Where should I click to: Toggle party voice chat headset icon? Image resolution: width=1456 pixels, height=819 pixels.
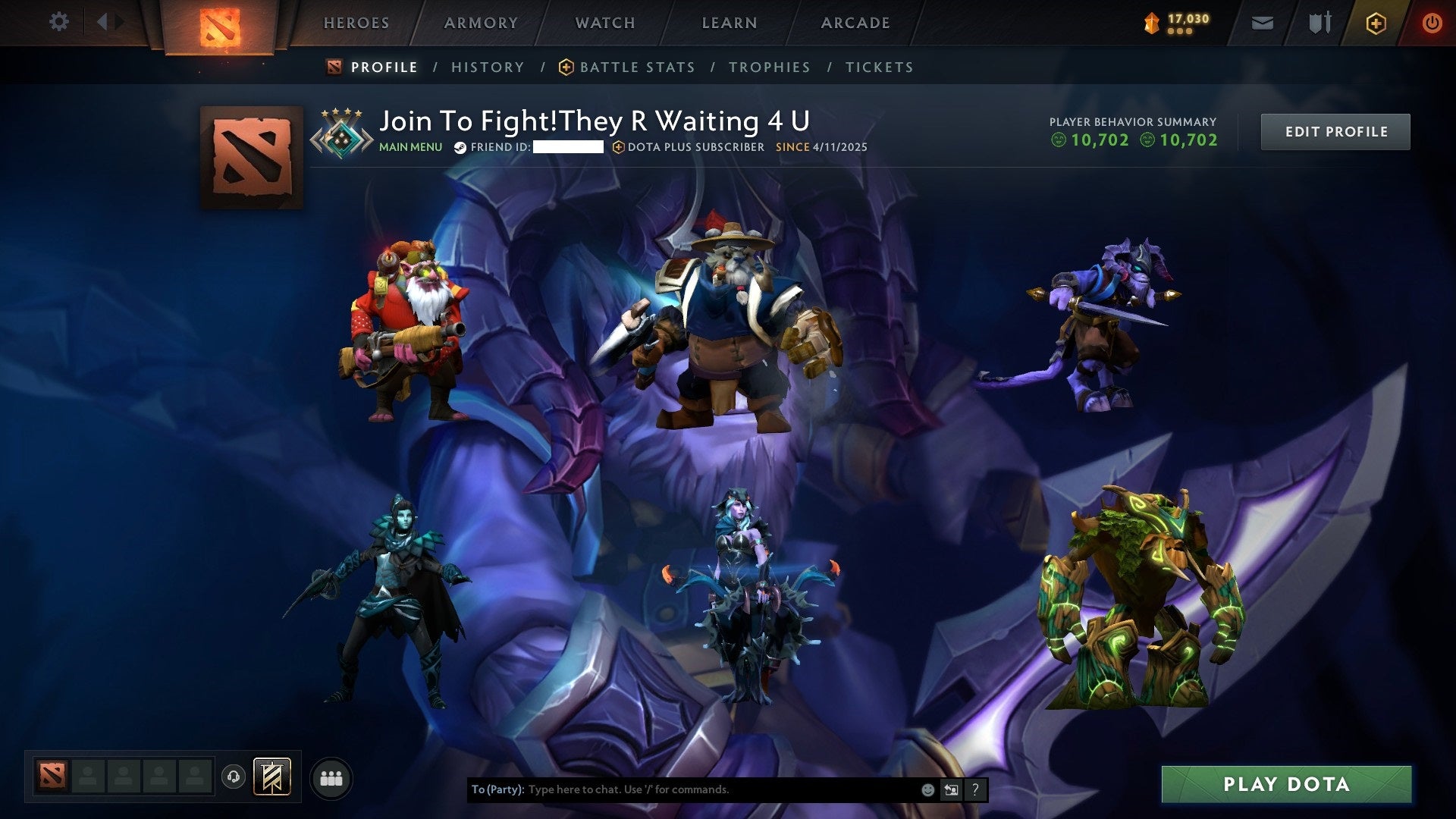coord(234,777)
